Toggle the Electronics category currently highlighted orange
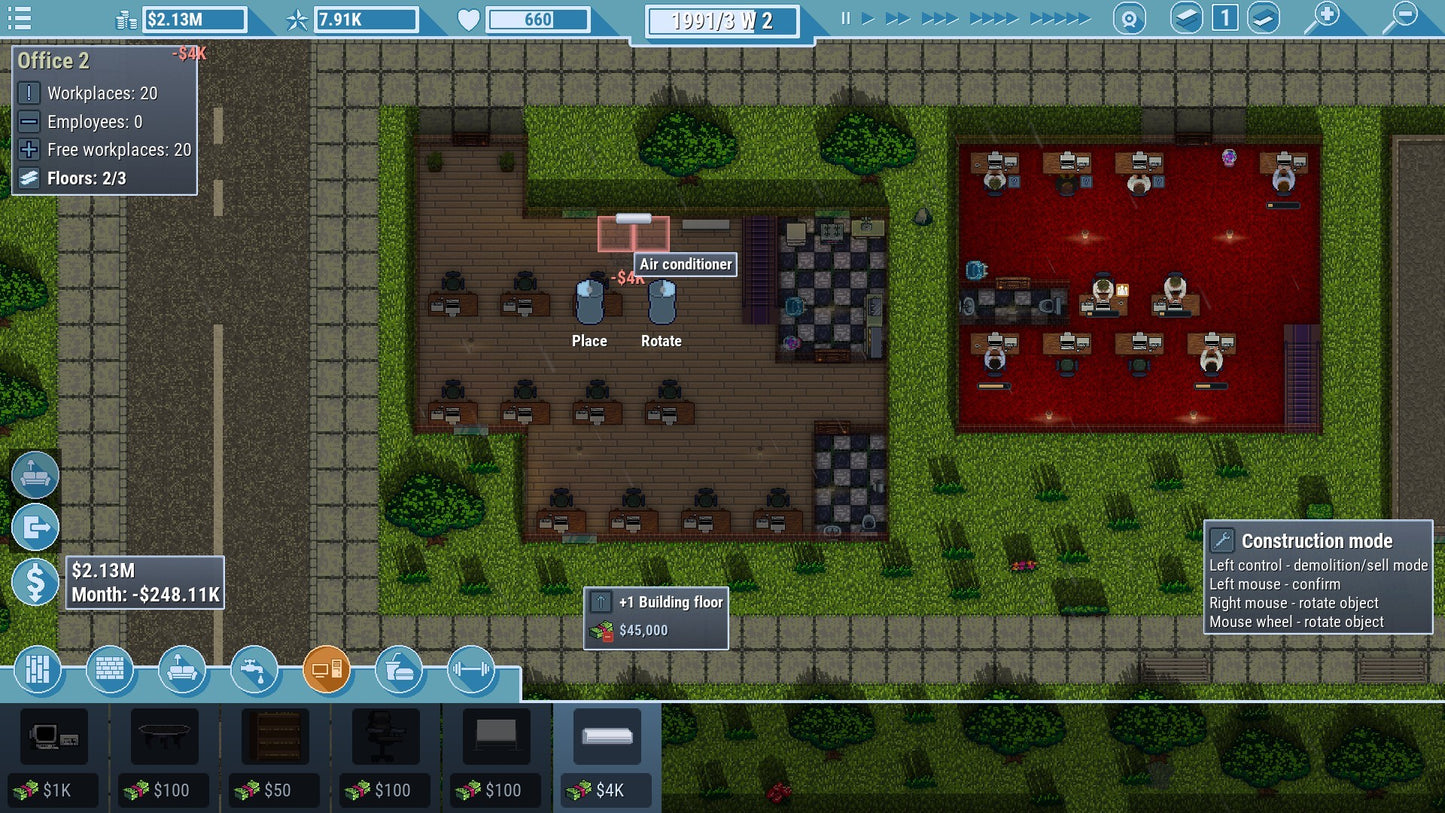The width and height of the screenshot is (1445, 813). [327, 670]
